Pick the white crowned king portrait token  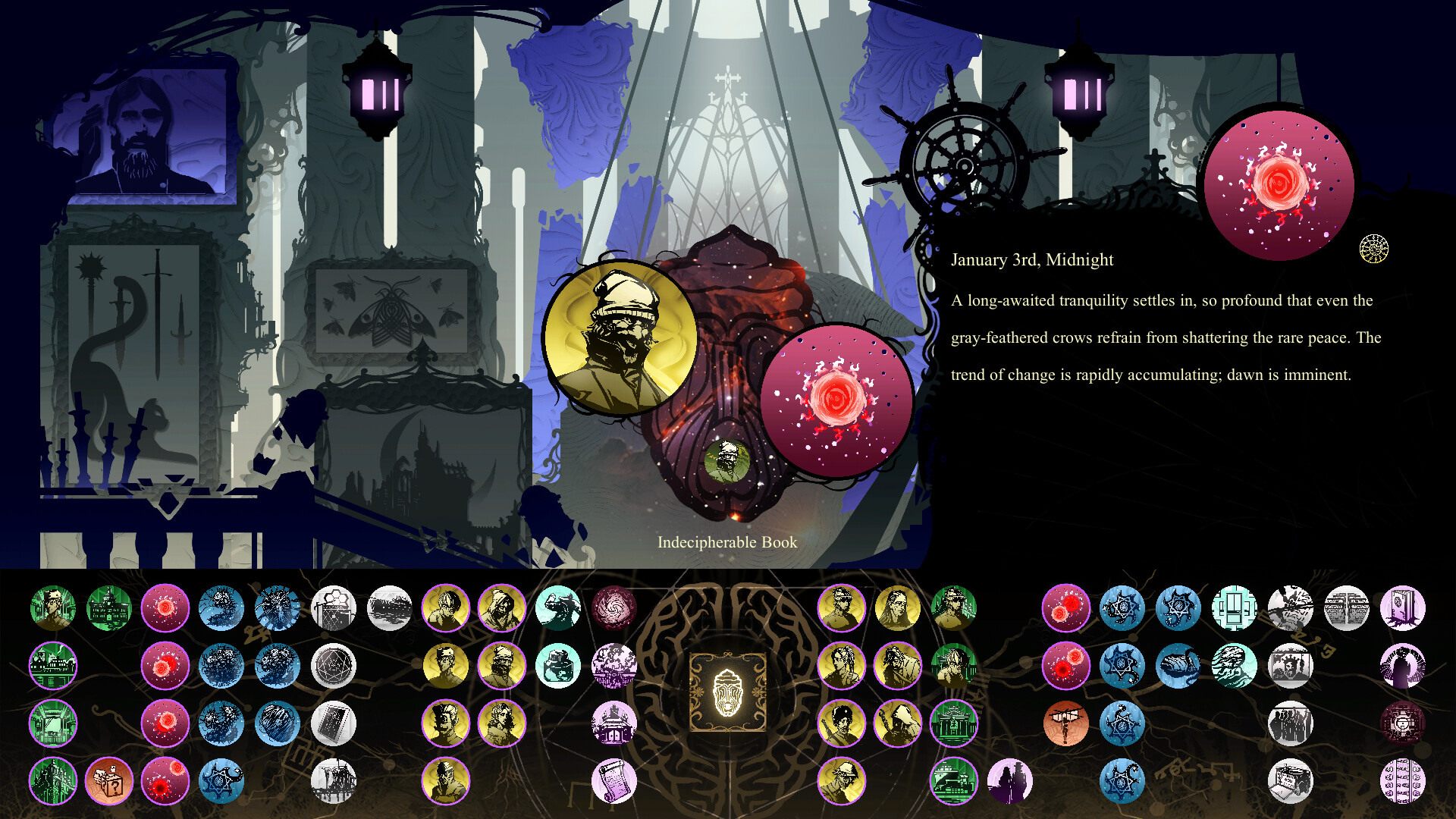(x=1290, y=666)
